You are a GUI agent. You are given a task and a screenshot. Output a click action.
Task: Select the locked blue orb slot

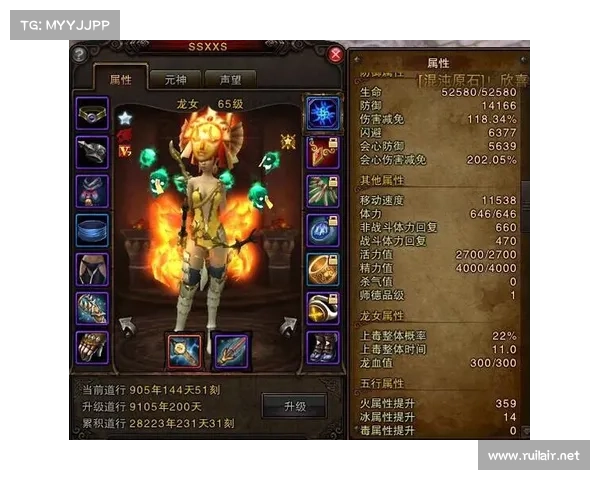(x=322, y=229)
